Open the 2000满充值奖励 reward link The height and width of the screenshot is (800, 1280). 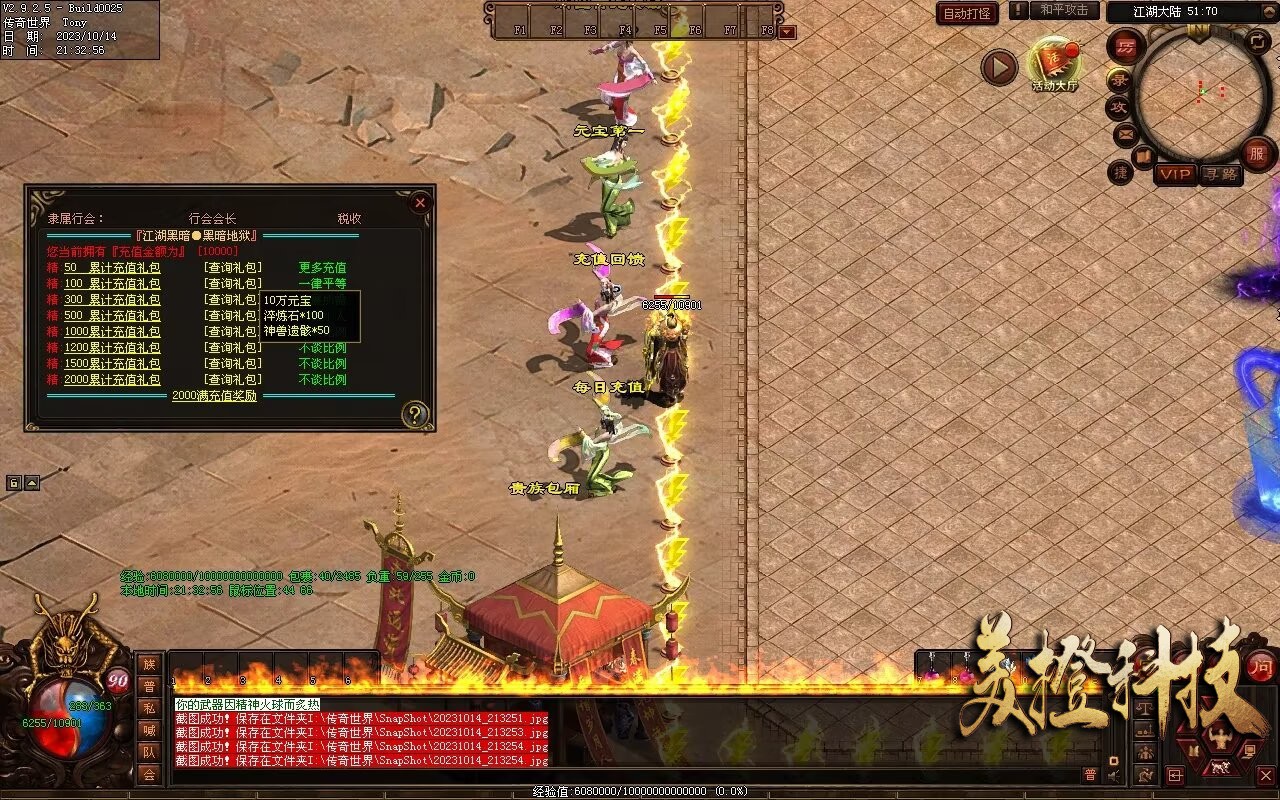point(214,396)
